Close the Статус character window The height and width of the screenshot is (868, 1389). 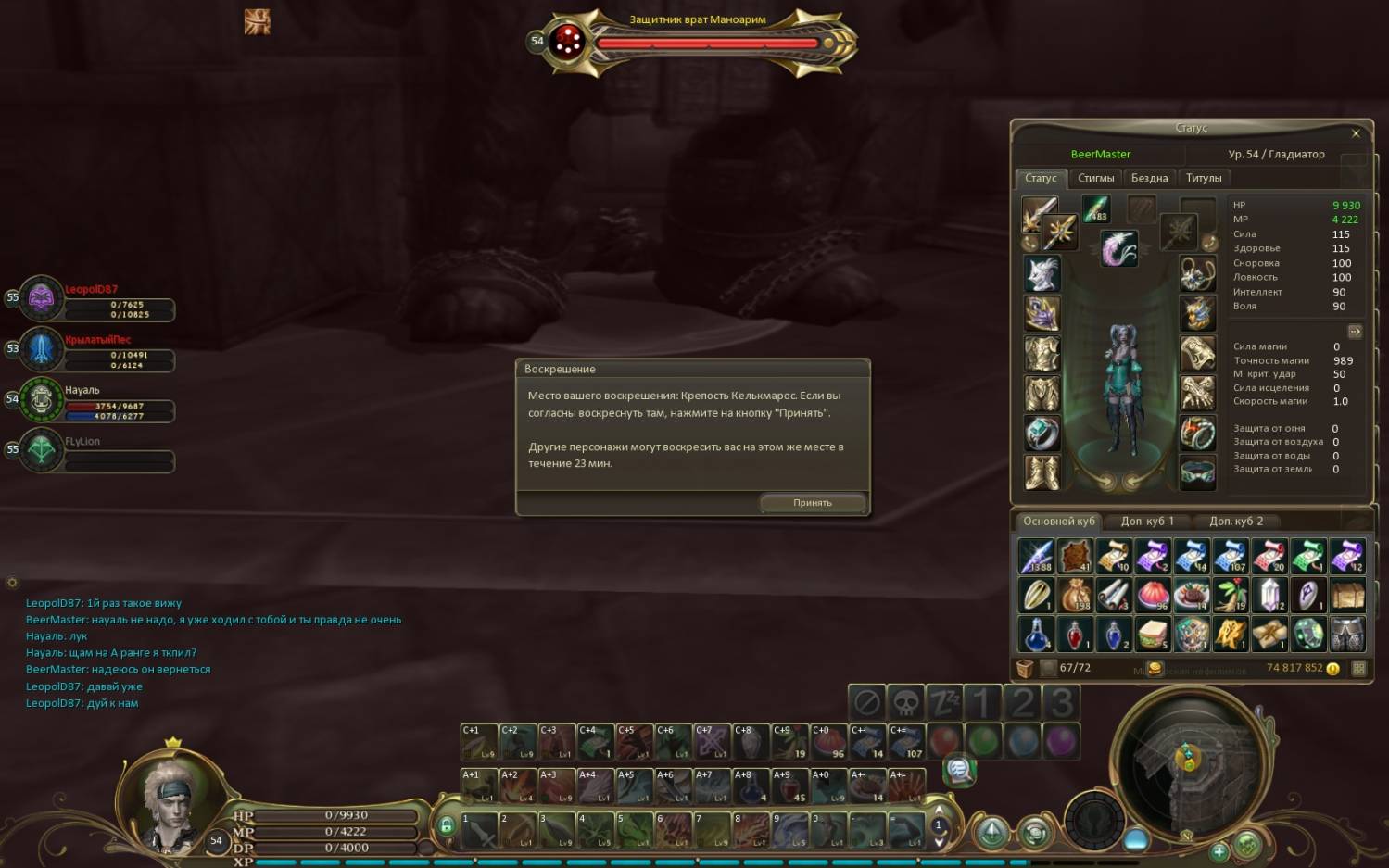[1356, 133]
